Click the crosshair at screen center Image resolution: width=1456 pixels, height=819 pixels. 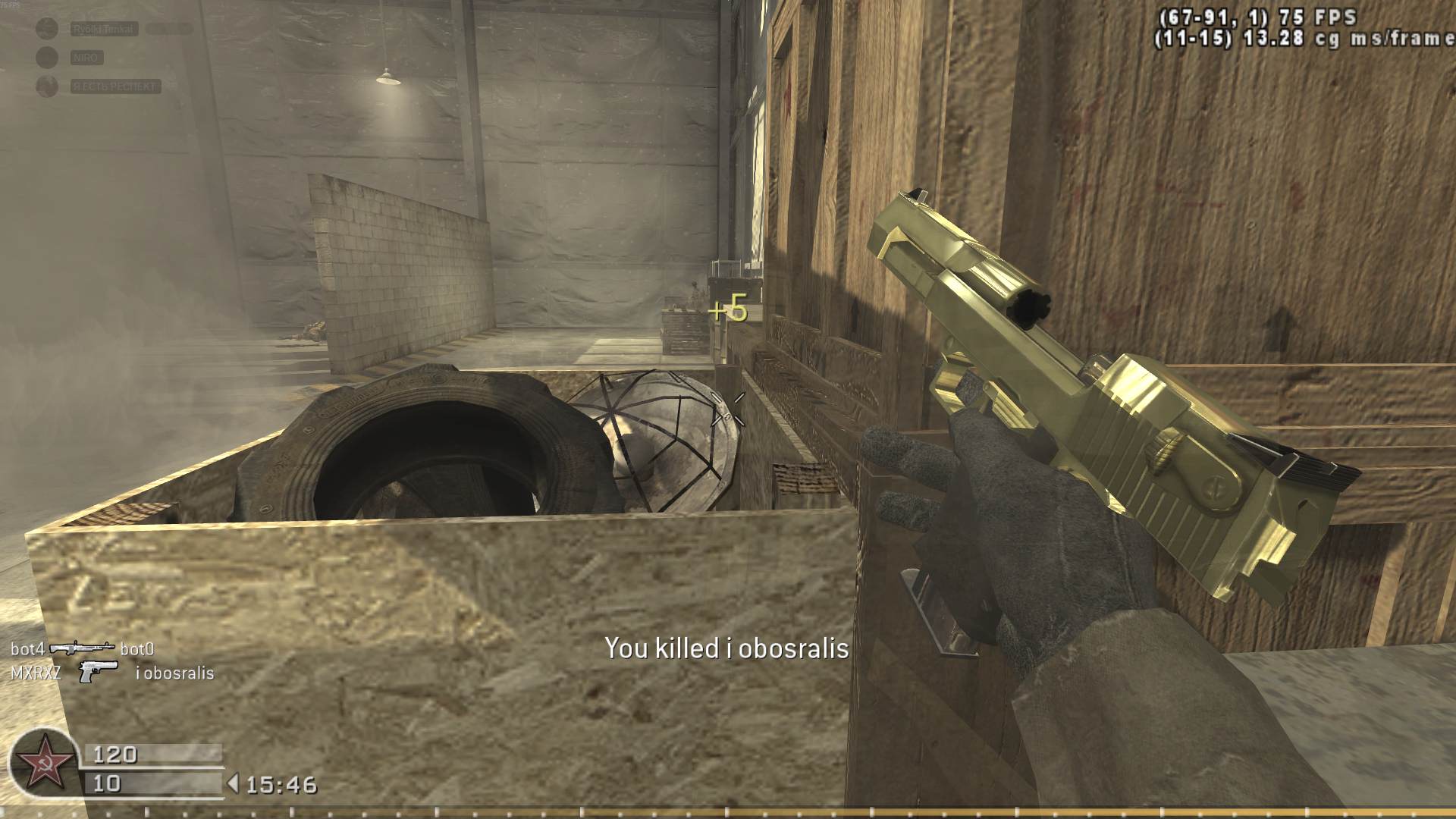tap(728, 409)
